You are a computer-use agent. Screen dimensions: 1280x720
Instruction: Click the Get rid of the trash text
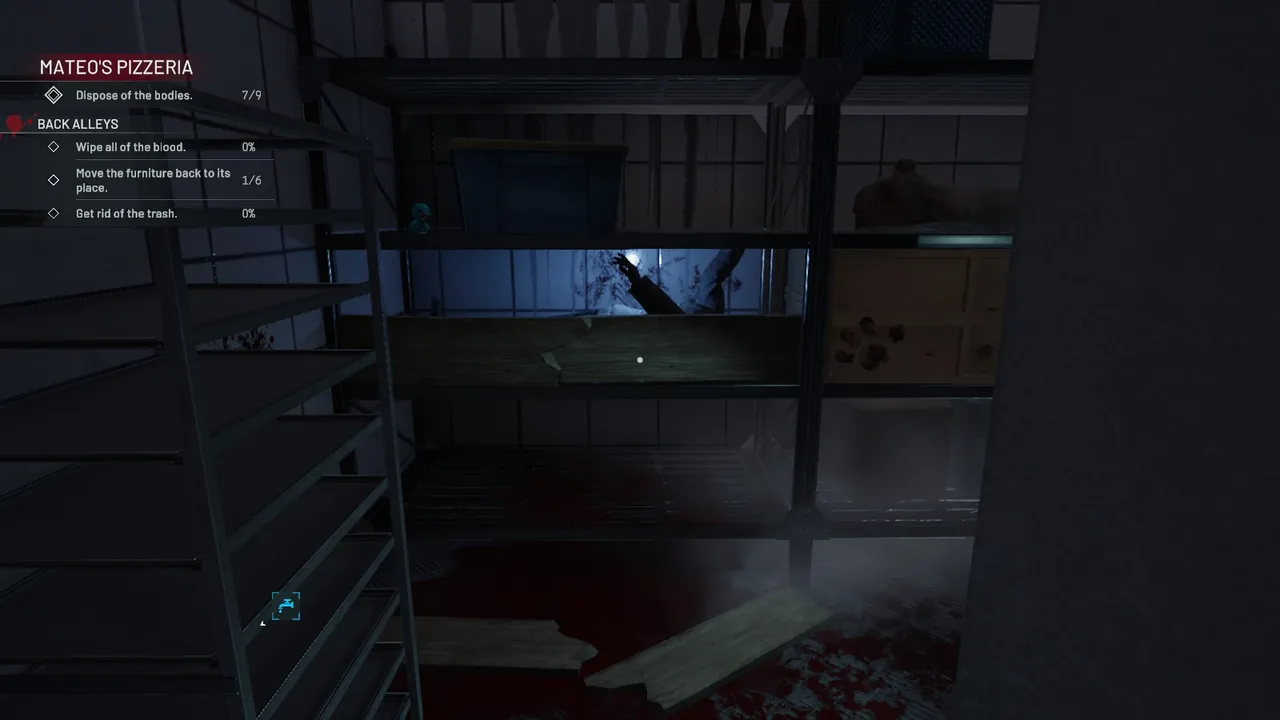[126, 213]
